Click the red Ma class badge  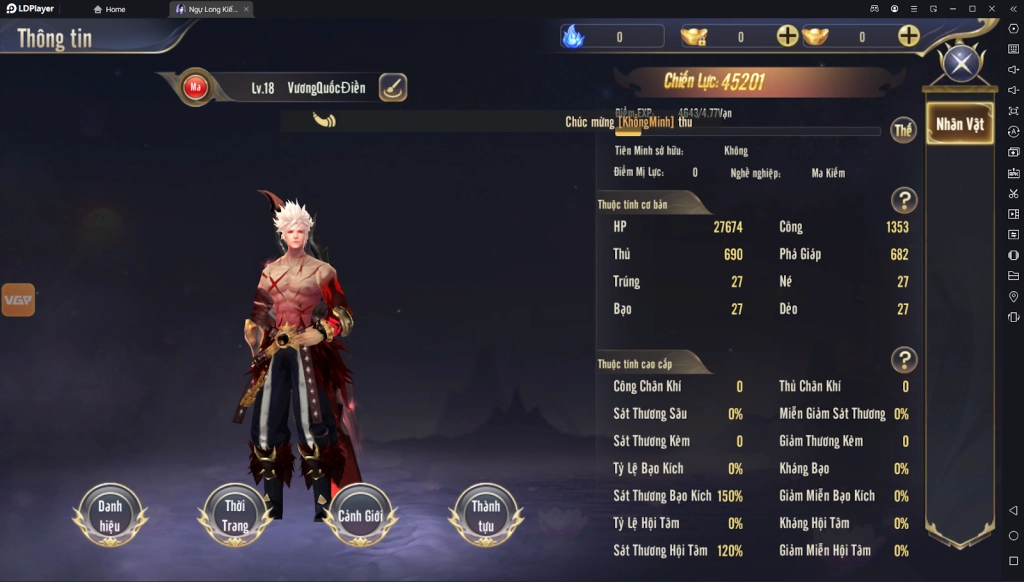coord(196,87)
